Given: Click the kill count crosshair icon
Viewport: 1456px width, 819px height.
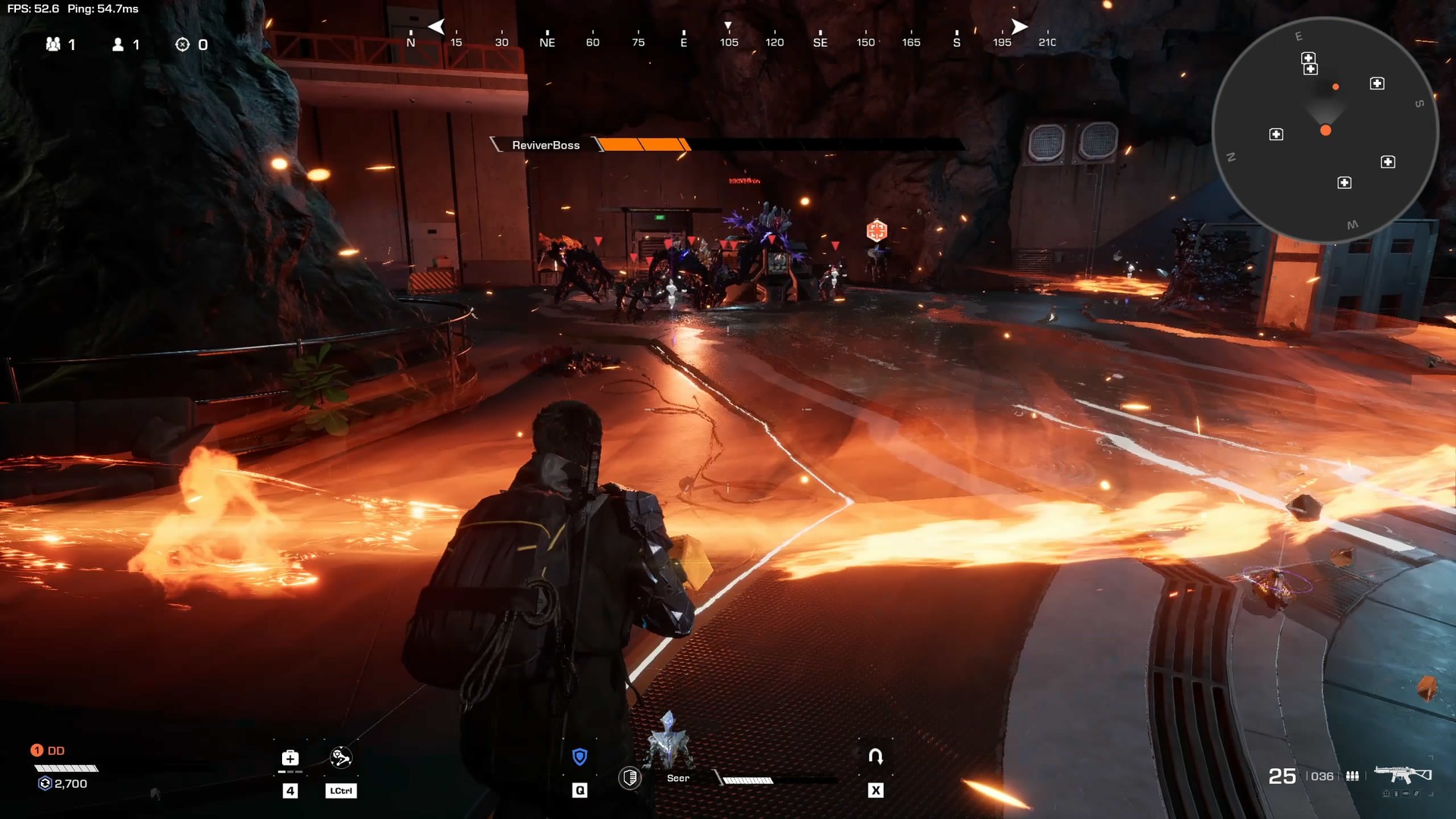Looking at the screenshot, I should click(183, 45).
